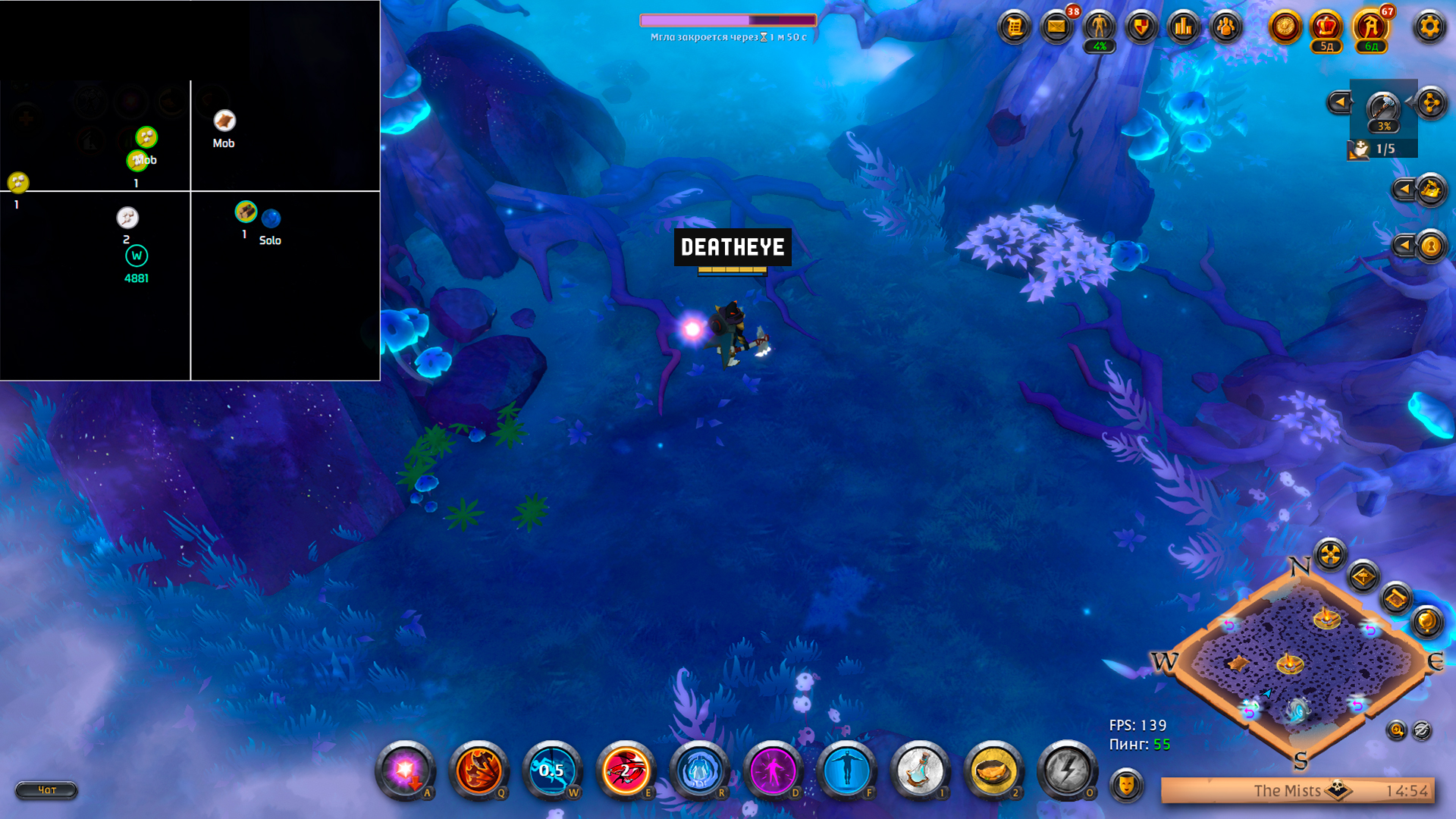Screen dimensions: 1456x819
Task: Open the settings gear menu
Action: (x=1429, y=28)
